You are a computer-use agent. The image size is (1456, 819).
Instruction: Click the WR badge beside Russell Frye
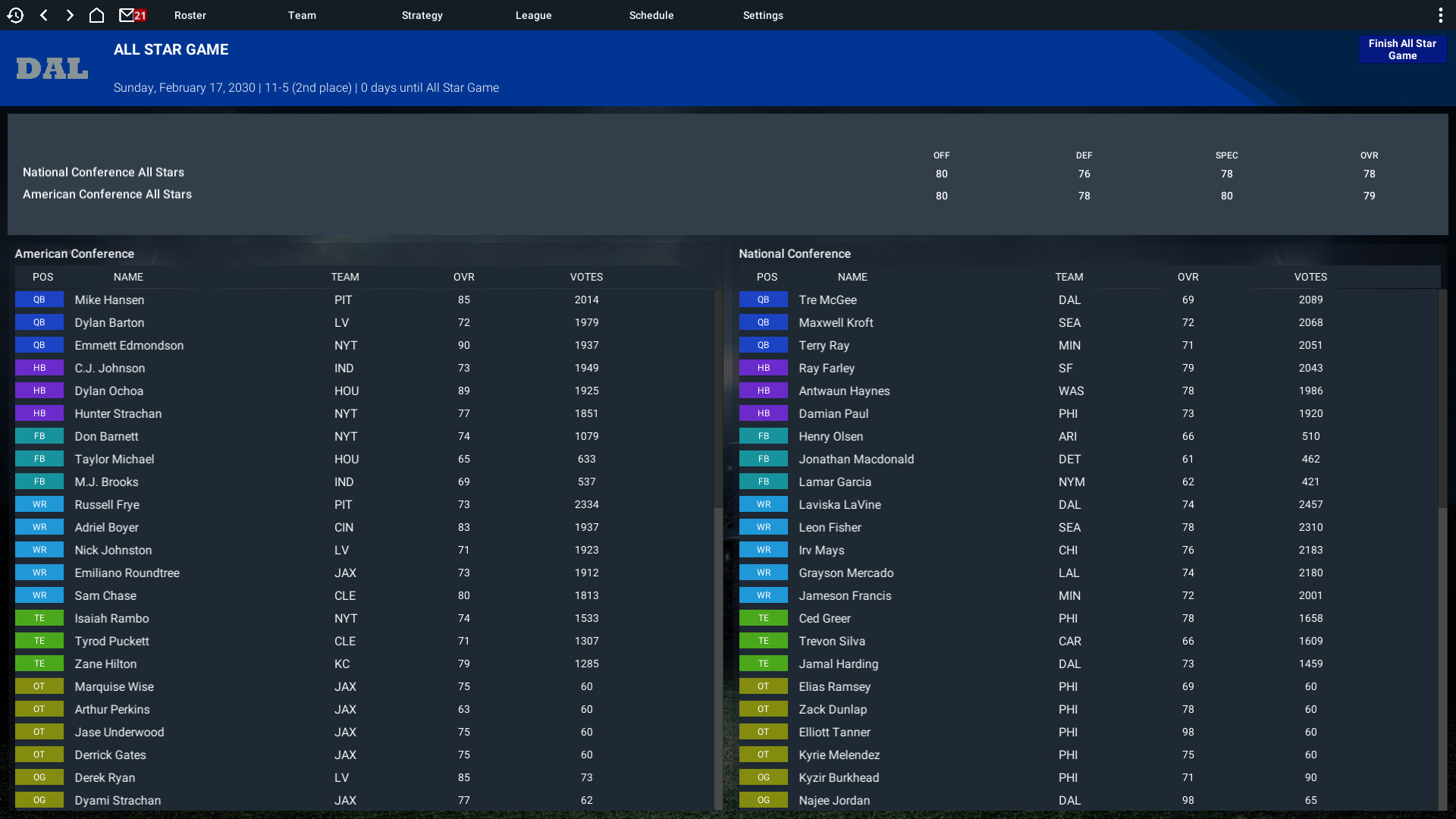pyautogui.click(x=39, y=504)
